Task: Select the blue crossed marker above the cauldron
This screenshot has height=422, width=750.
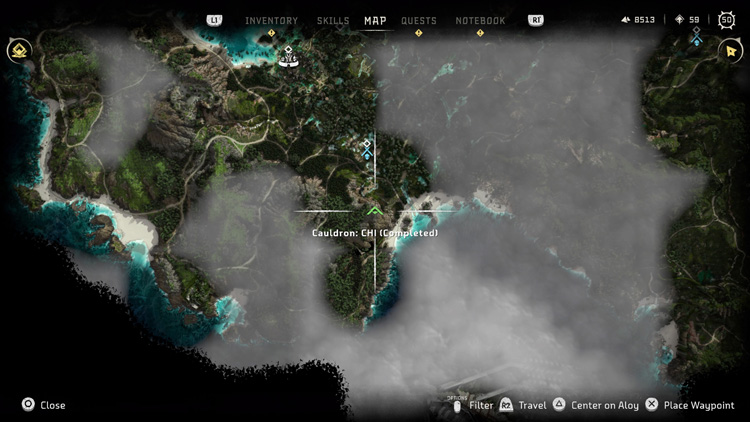Action: point(366,149)
